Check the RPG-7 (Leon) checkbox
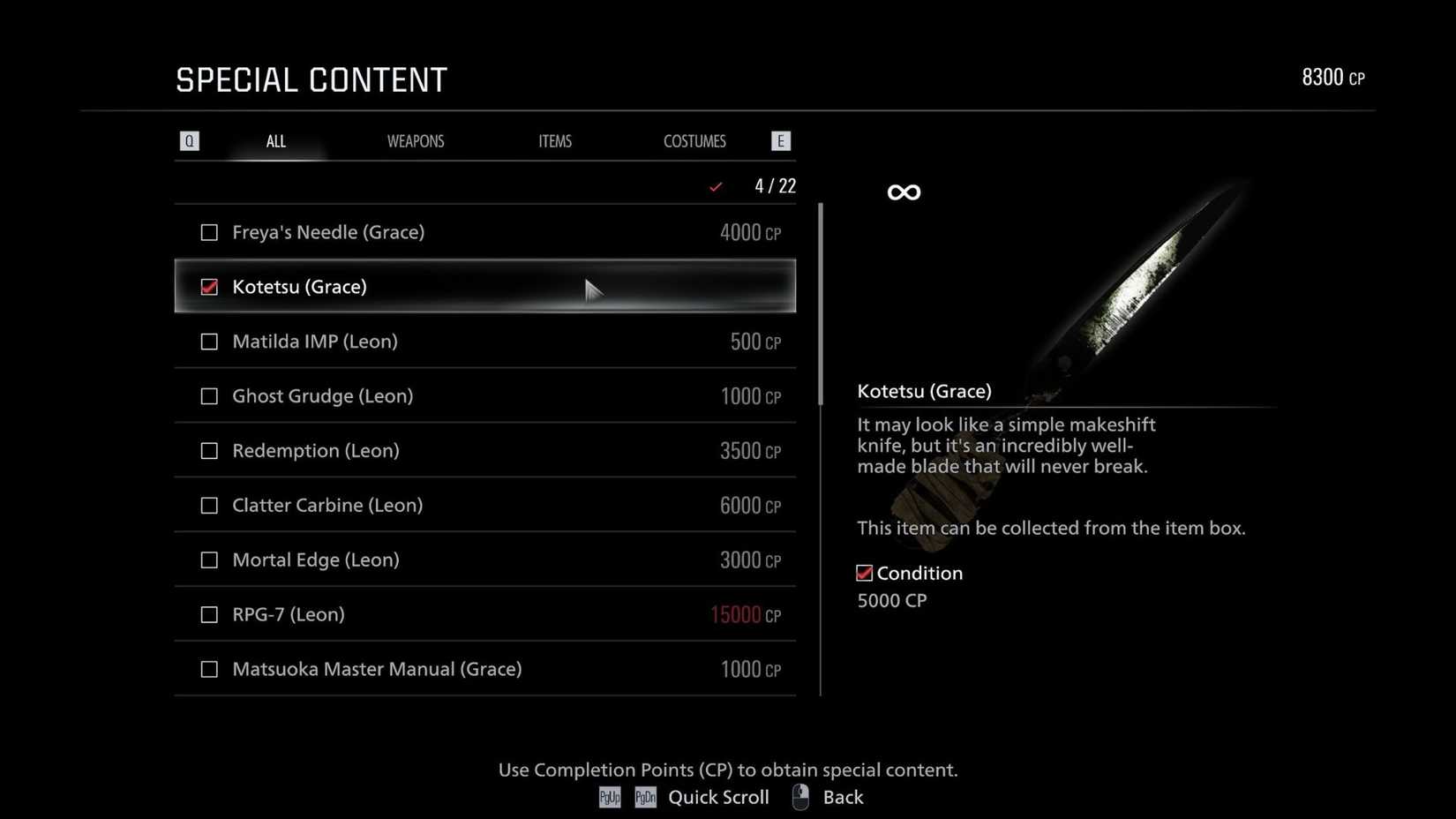Image resolution: width=1456 pixels, height=819 pixels. tap(209, 614)
